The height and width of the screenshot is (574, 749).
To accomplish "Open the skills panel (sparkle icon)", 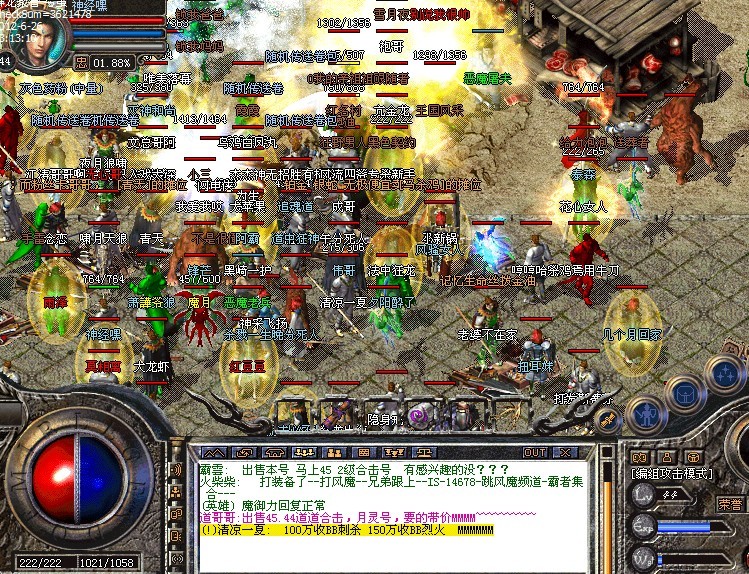I will click(722, 375).
